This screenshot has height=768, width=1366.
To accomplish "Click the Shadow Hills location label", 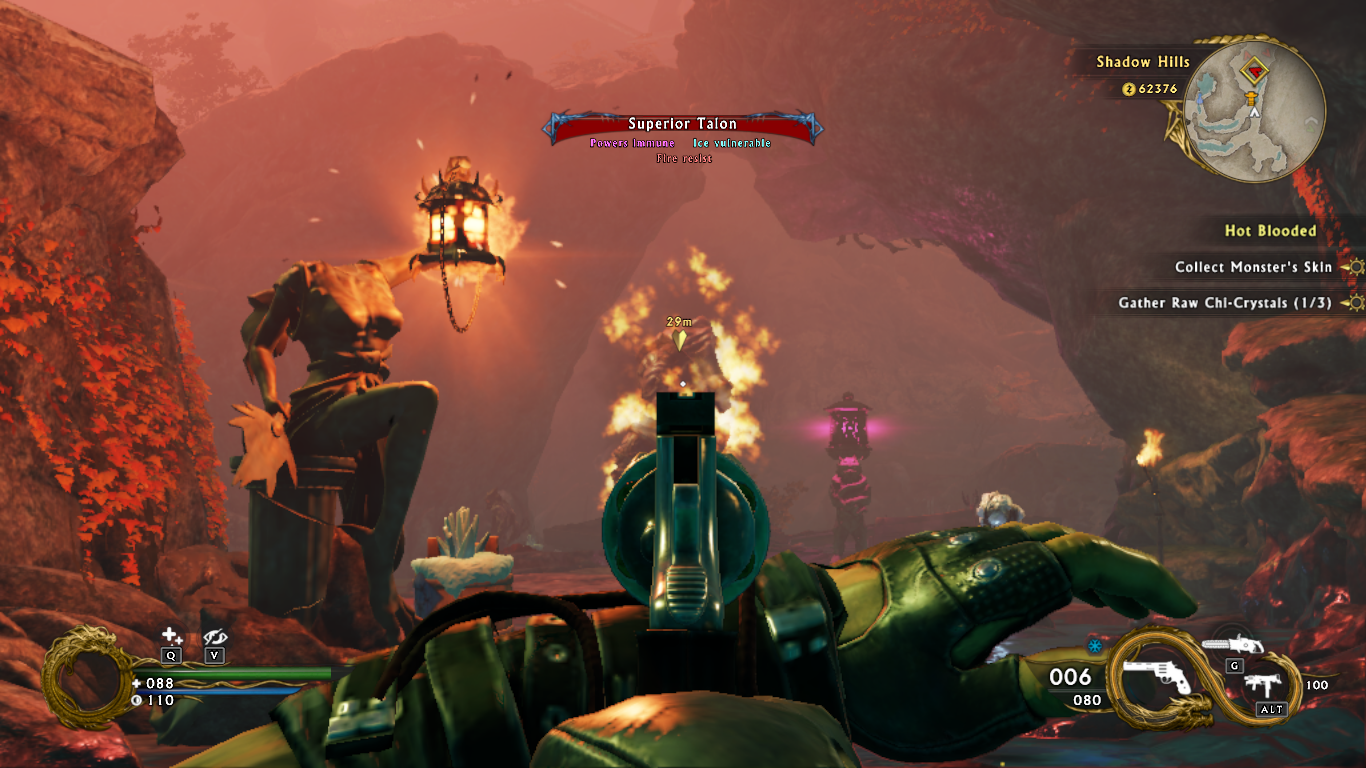I will click(1143, 62).
